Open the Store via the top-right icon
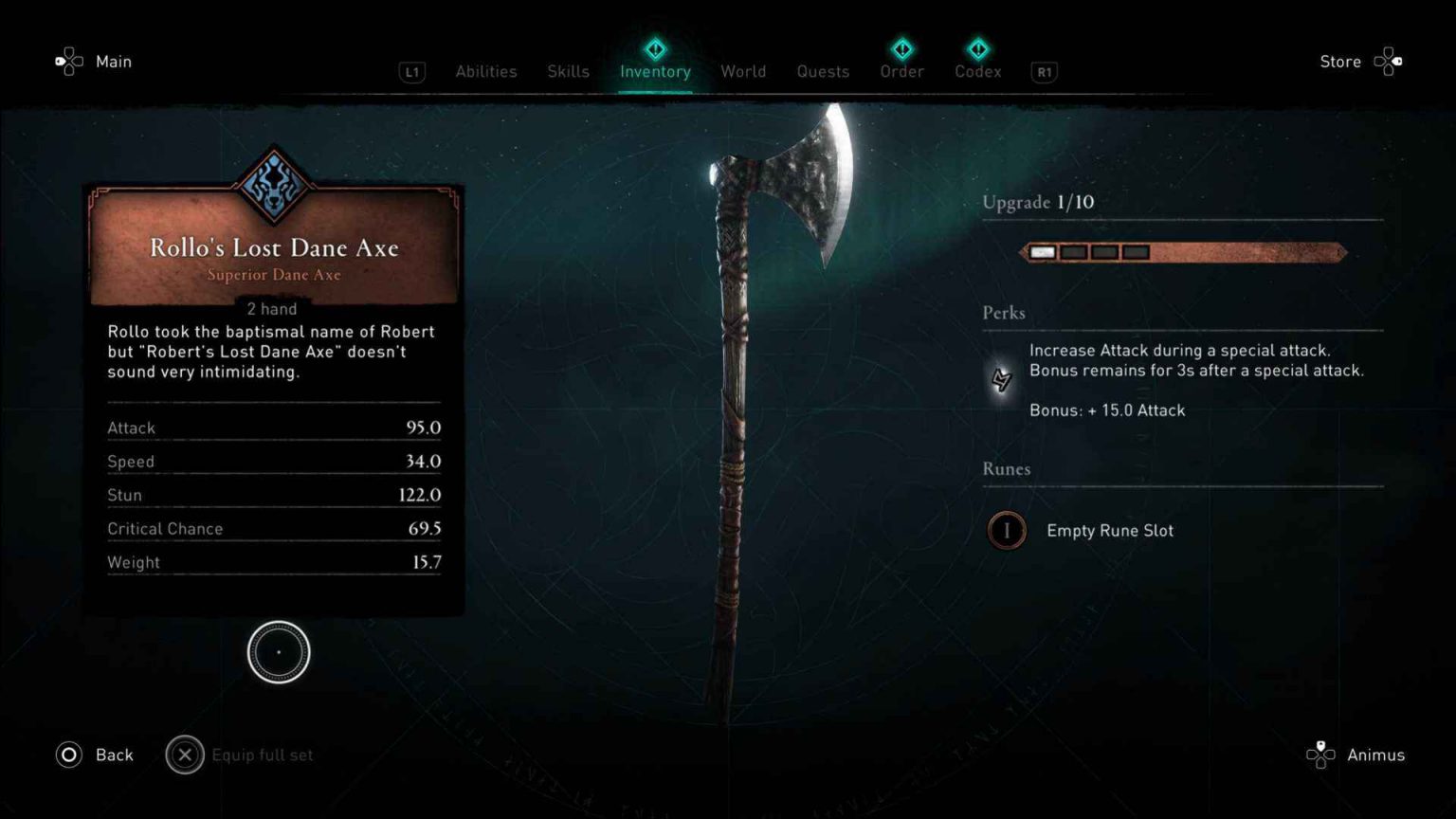 pos(1388,61)
